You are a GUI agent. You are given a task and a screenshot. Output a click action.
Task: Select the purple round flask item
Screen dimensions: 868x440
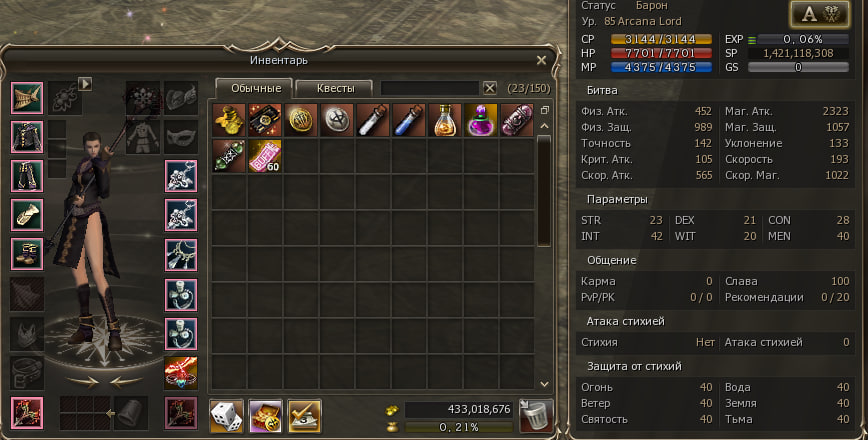[481, 120]
